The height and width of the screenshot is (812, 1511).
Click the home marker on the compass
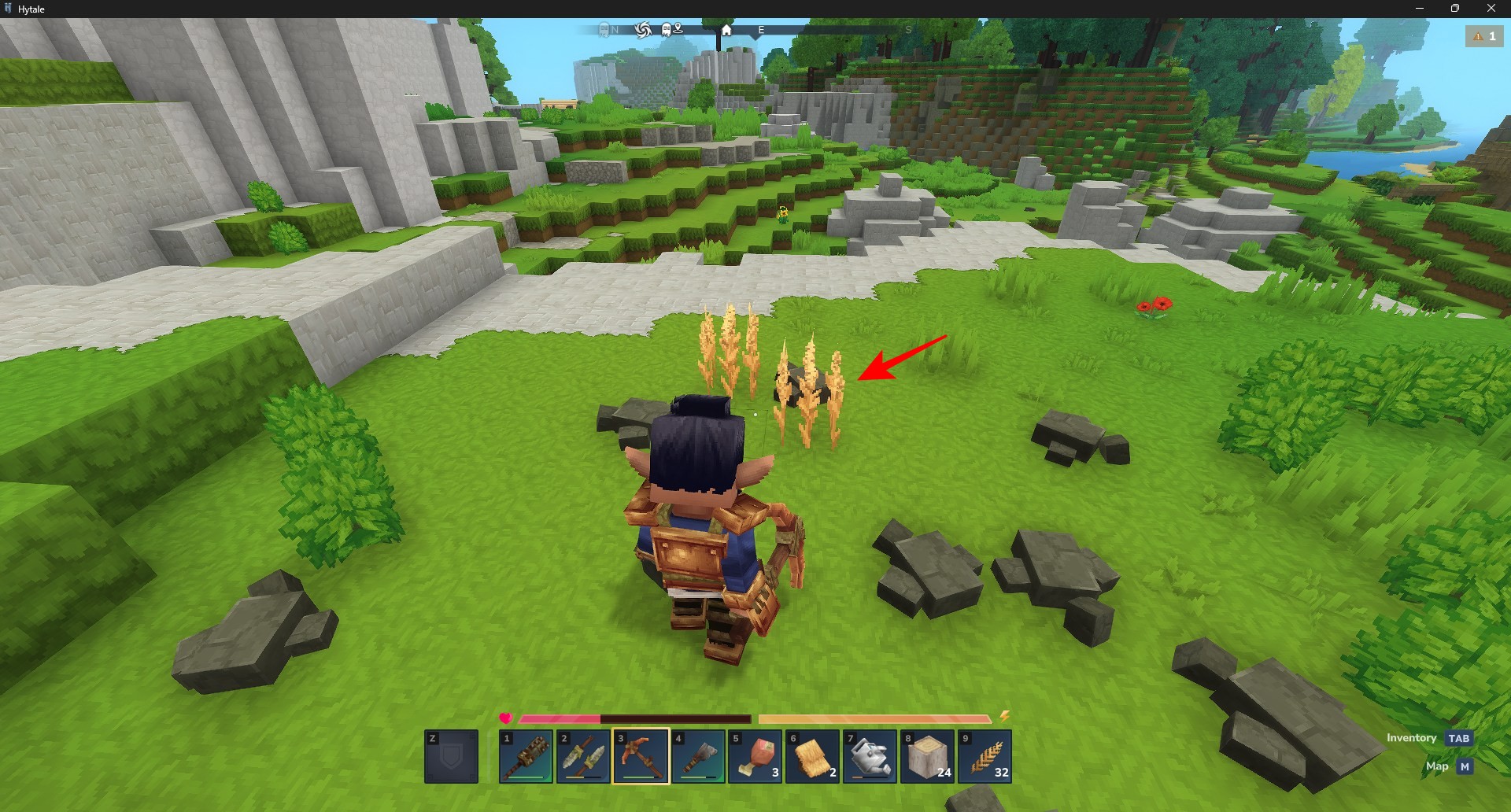pyautogui.click(x=726, y=30)
